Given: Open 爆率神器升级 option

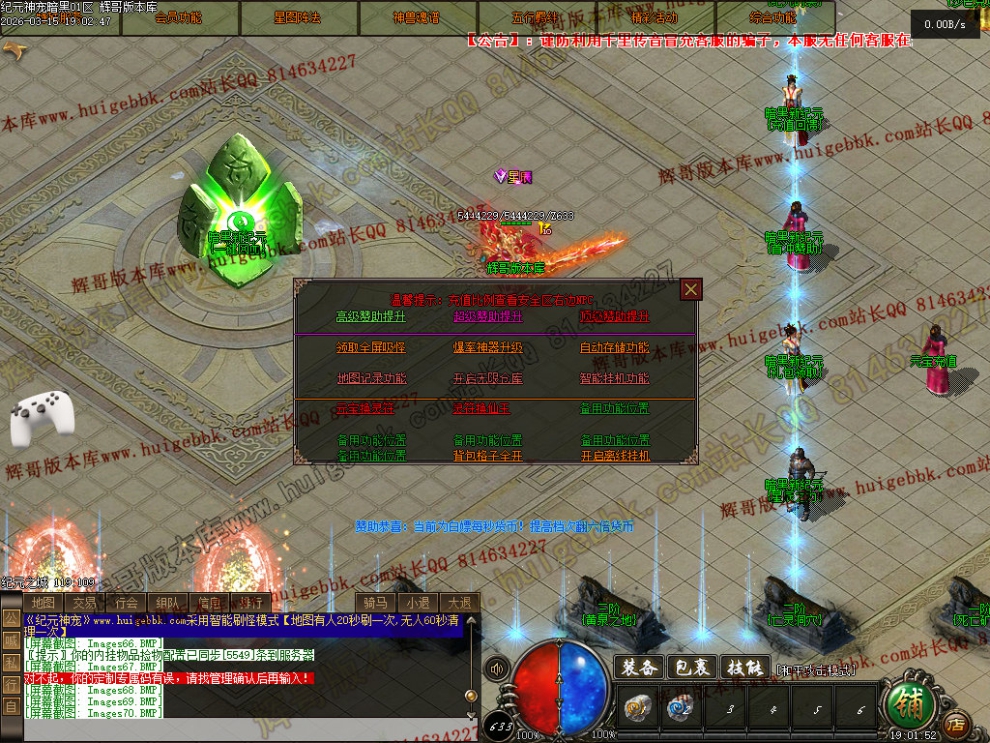Looking at the screenshot, I should point(488,348).
